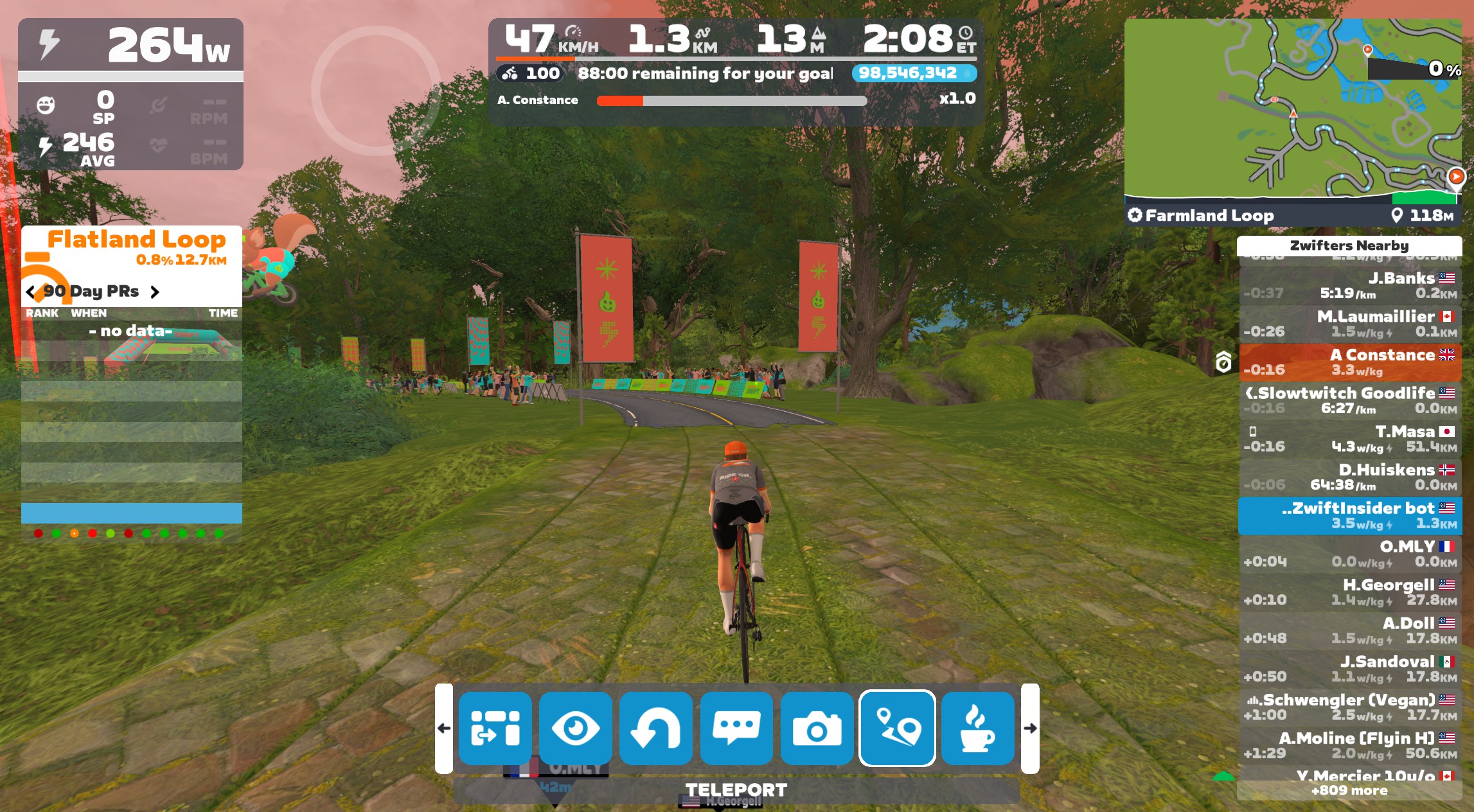Select T.Masa in Zwifters Nearby
This screenshot has width=1474, height=812.
(1349, 439)
